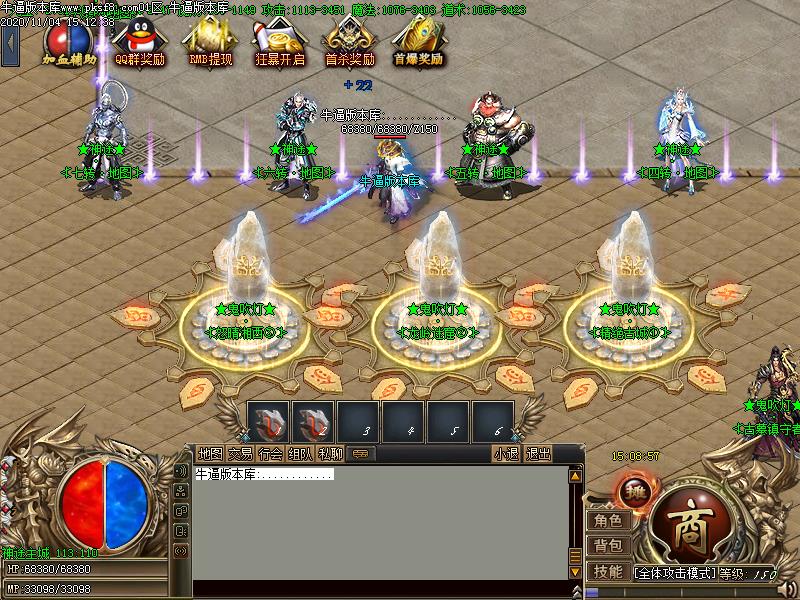This screenshot has height=600, width=800.
Task: Open the 组队 party button
Action: 300,453
